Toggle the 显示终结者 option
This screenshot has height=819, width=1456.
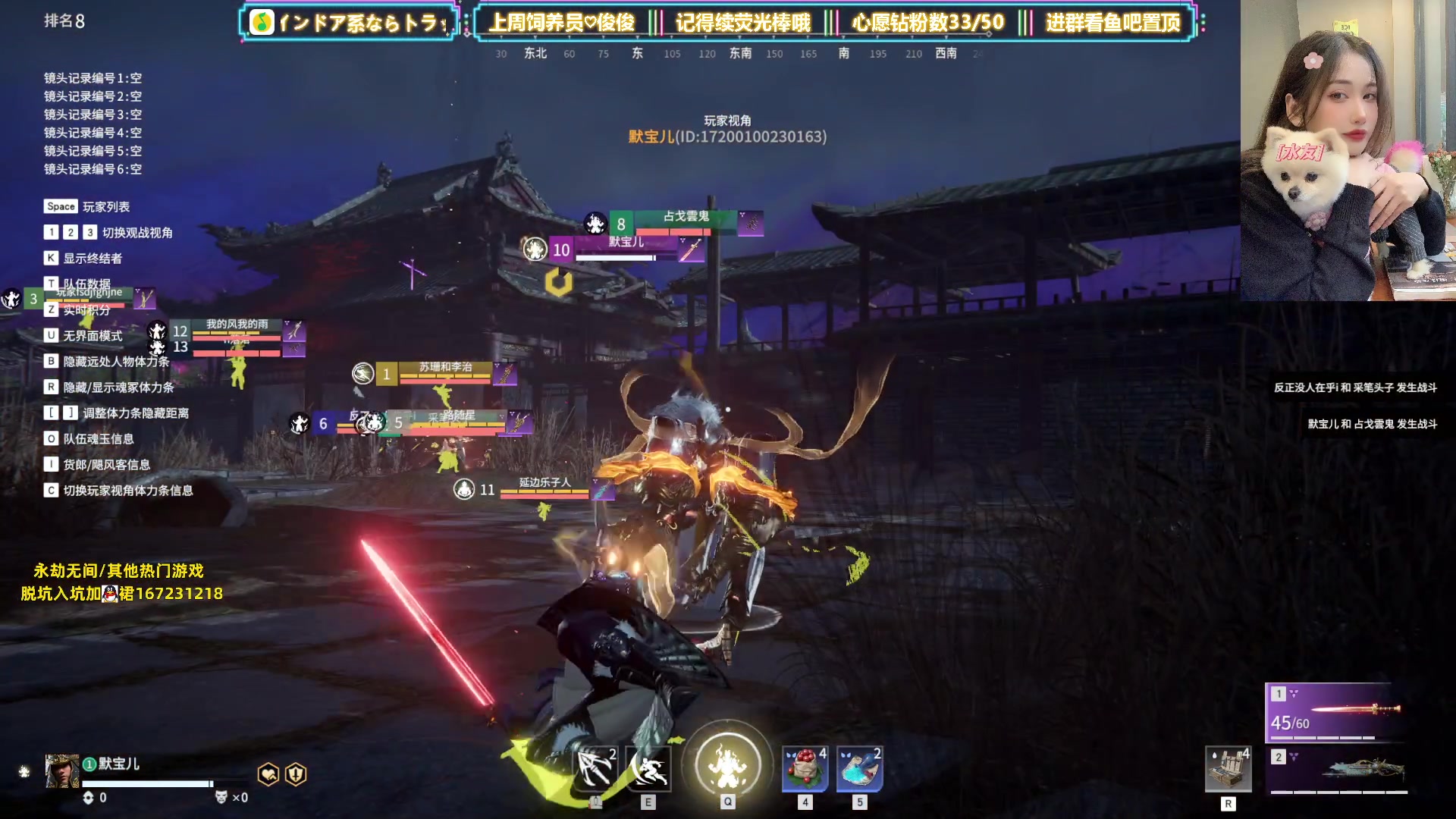click(x=92, y=259)
